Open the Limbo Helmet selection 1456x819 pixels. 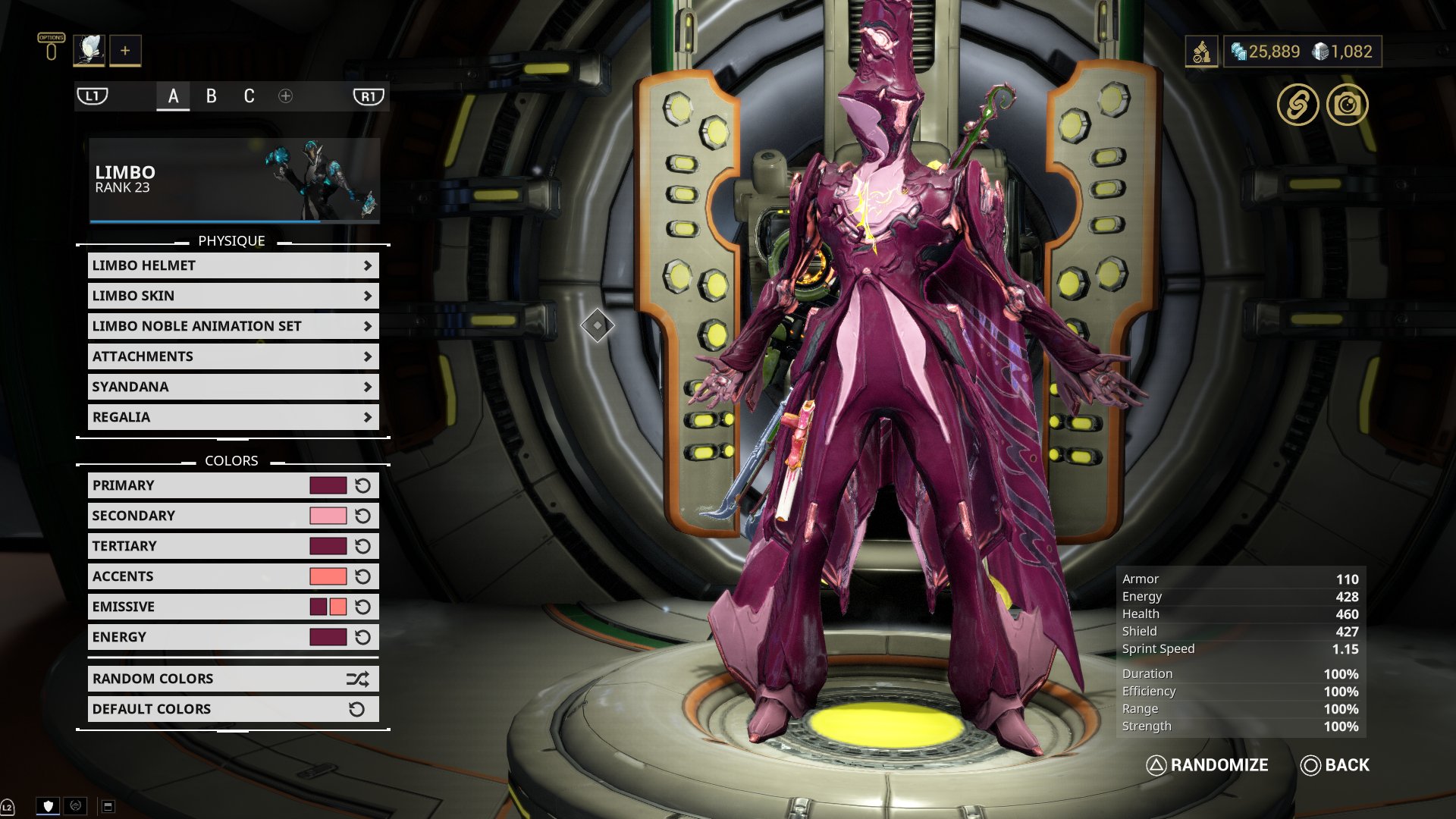[233, 265]
